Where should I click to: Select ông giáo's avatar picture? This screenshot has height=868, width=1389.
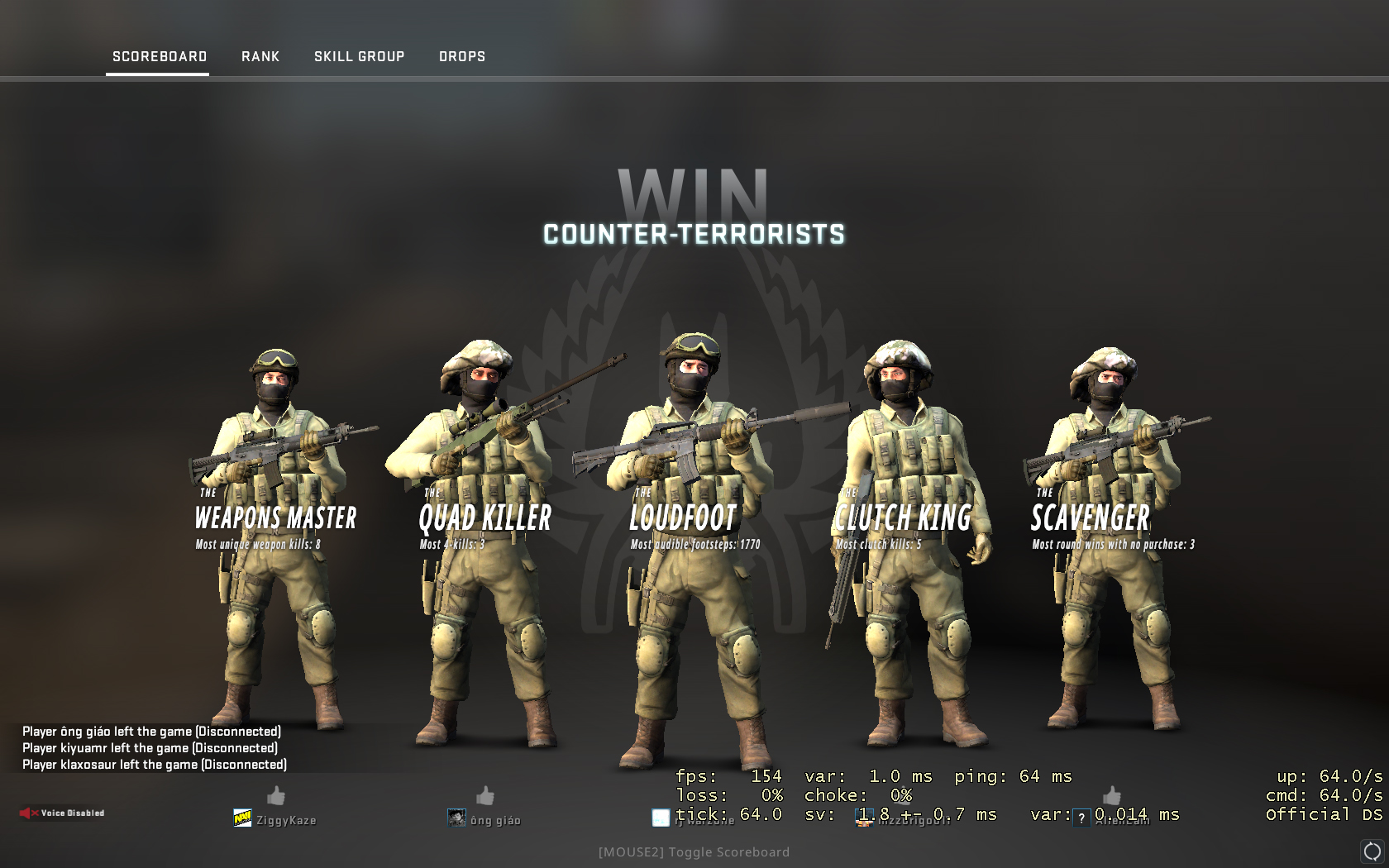(x=456, y=818)
